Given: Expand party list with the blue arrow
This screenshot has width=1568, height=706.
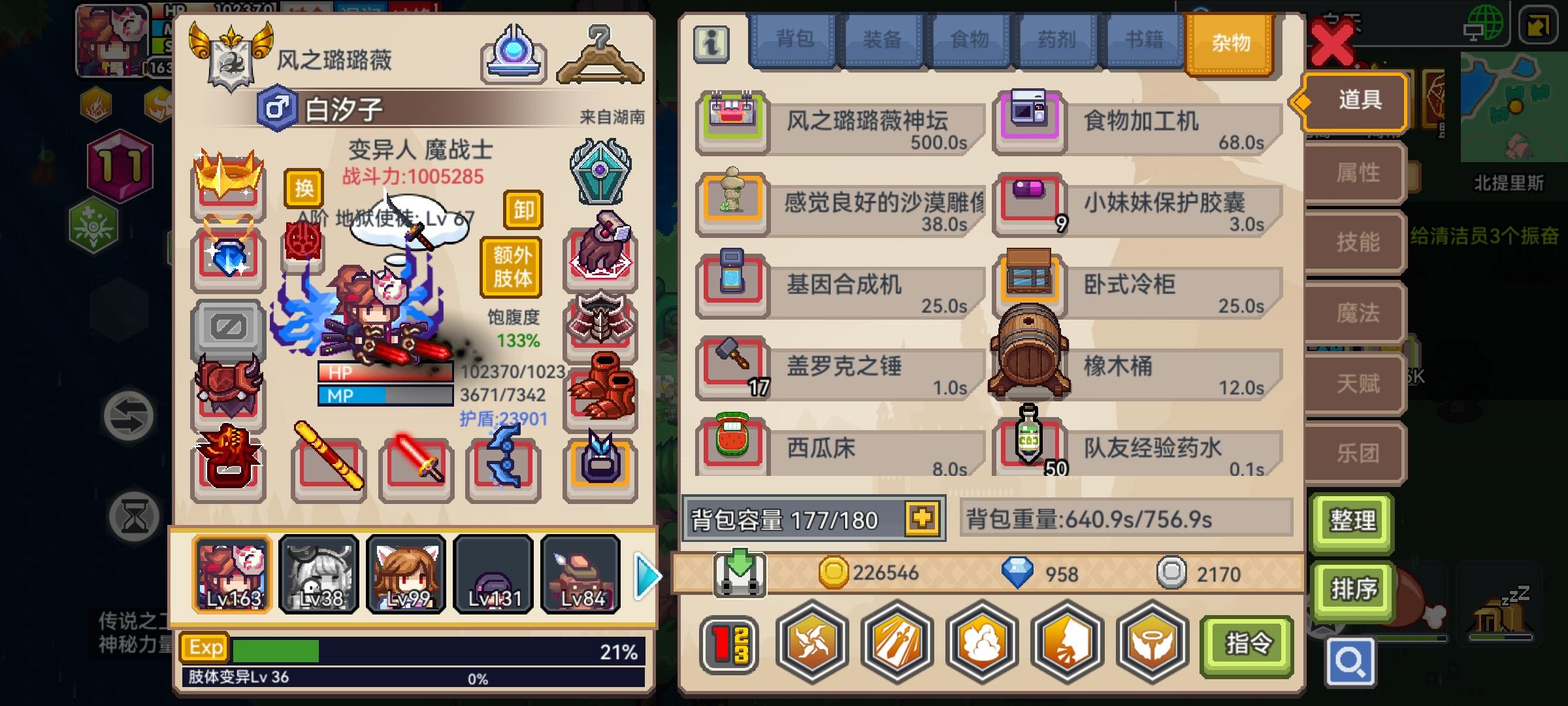Looking at the screenshot, I should 644,575.
